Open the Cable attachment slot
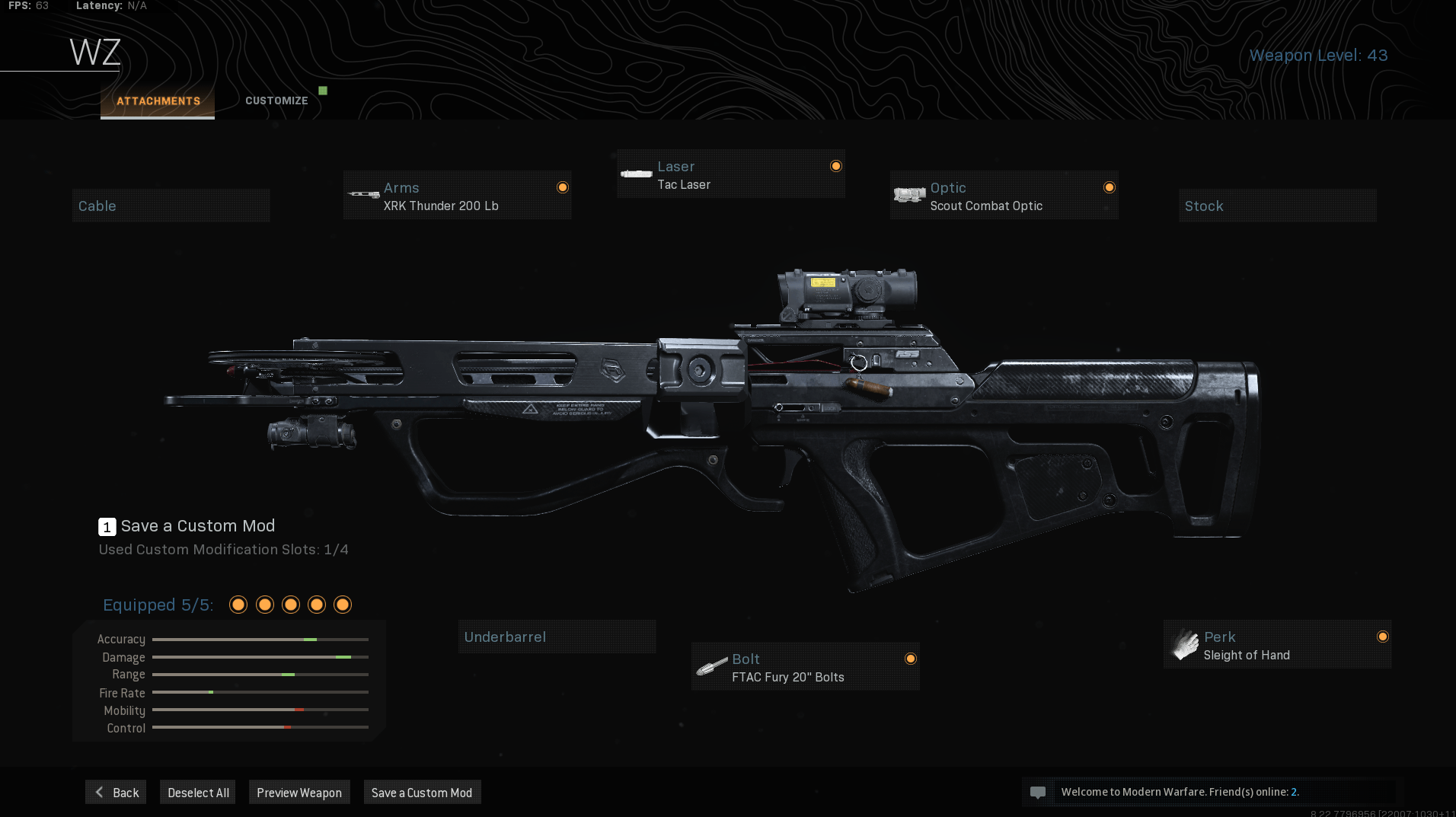 (x=171, y=205)
